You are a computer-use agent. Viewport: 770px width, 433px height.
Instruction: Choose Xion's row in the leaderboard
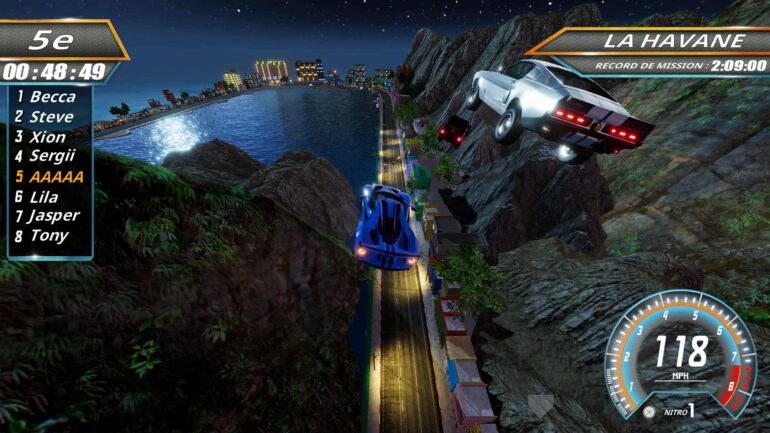pos(45,137)
